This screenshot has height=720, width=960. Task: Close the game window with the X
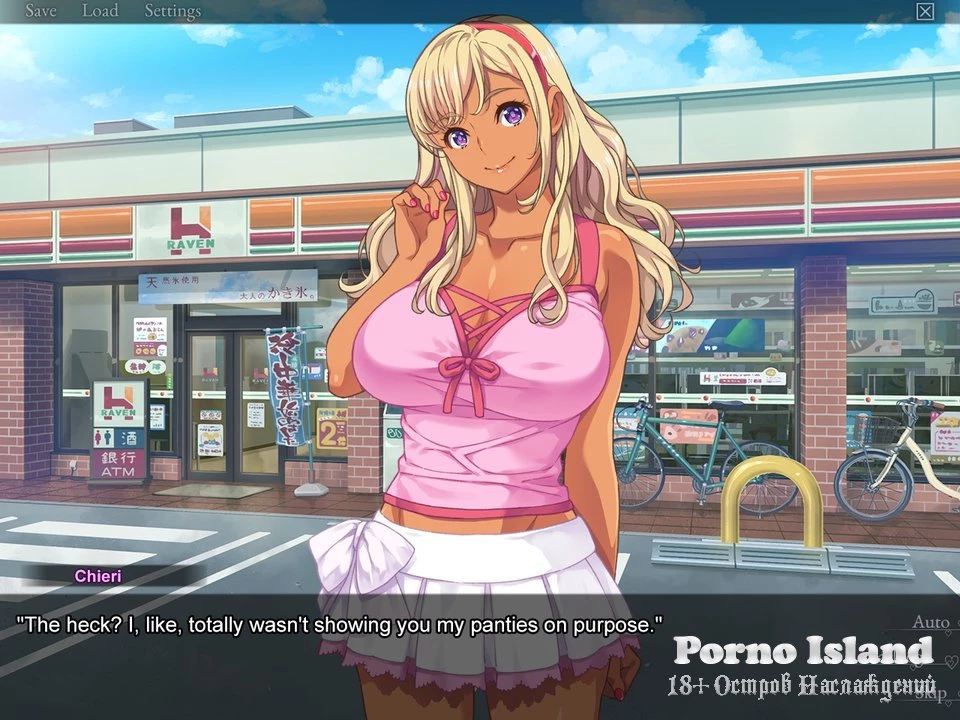[x=925, y=12]
